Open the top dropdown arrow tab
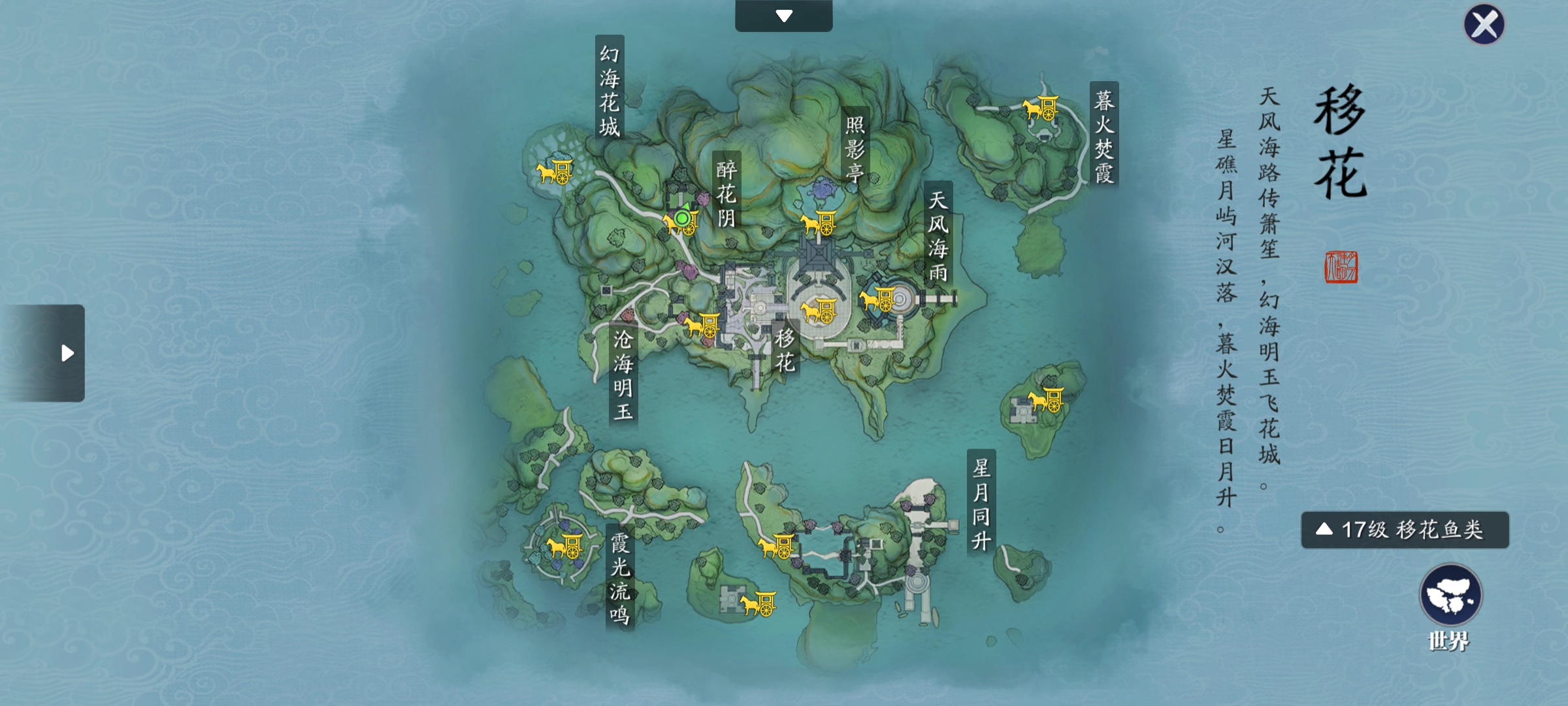The image size is (1568, 706). click(783, 16)
